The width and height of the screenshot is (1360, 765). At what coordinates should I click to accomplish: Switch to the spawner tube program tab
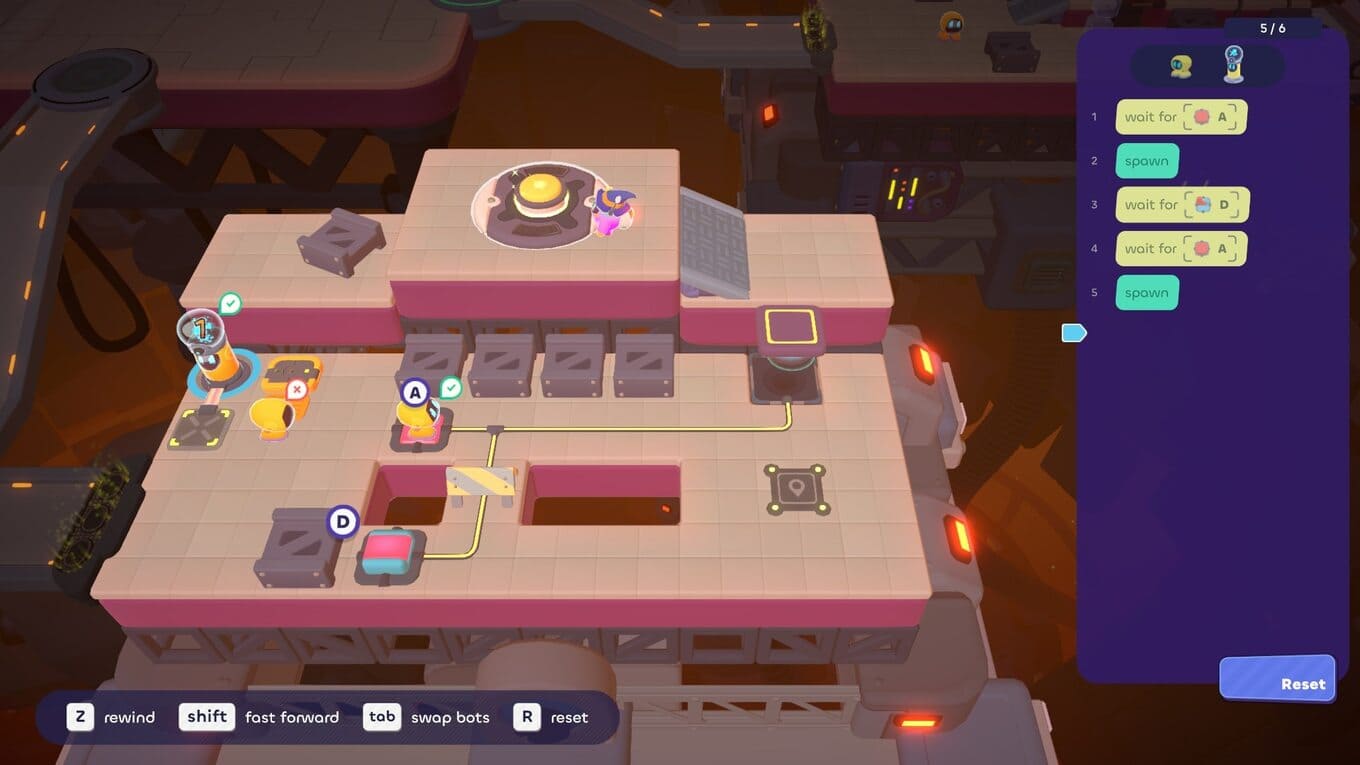[x=1234, y=65]
